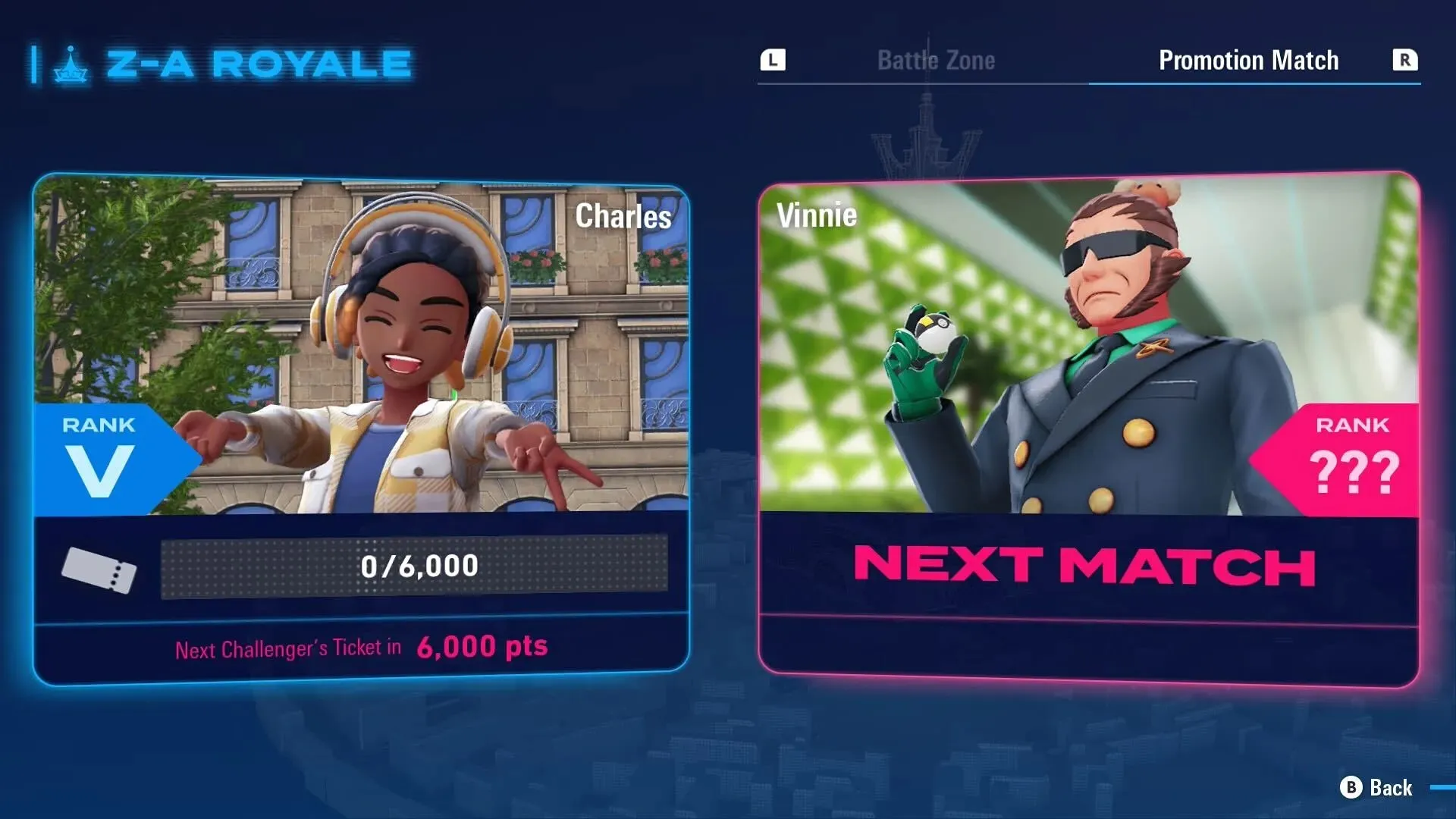Screen dimensions: 1456x819
Task: Switch to the Battle Zone tab
Action: click(x=936, y=61)
